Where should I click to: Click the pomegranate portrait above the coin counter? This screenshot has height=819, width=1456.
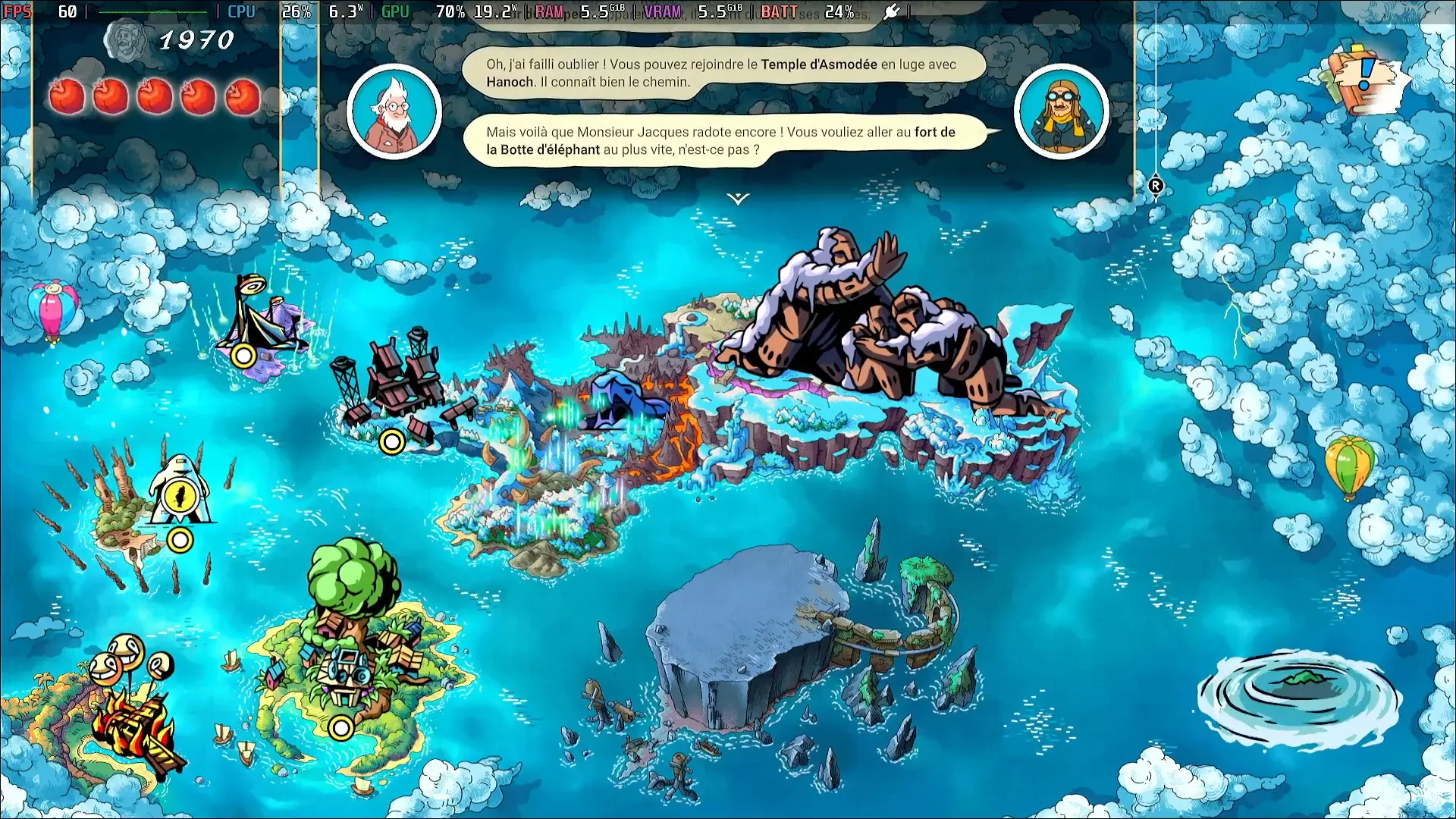pos(127,39)
